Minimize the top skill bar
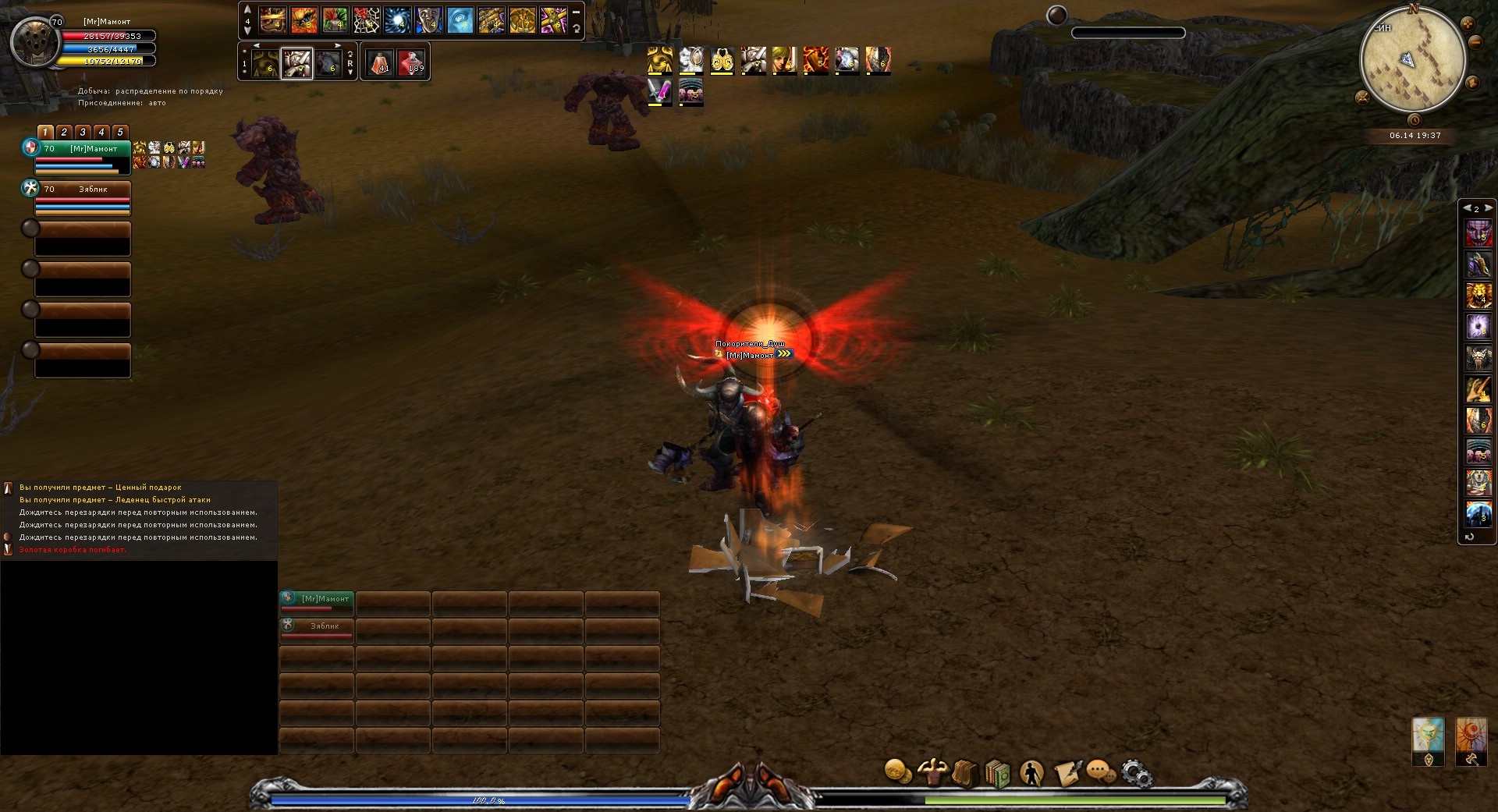 [x=576, y=12]
